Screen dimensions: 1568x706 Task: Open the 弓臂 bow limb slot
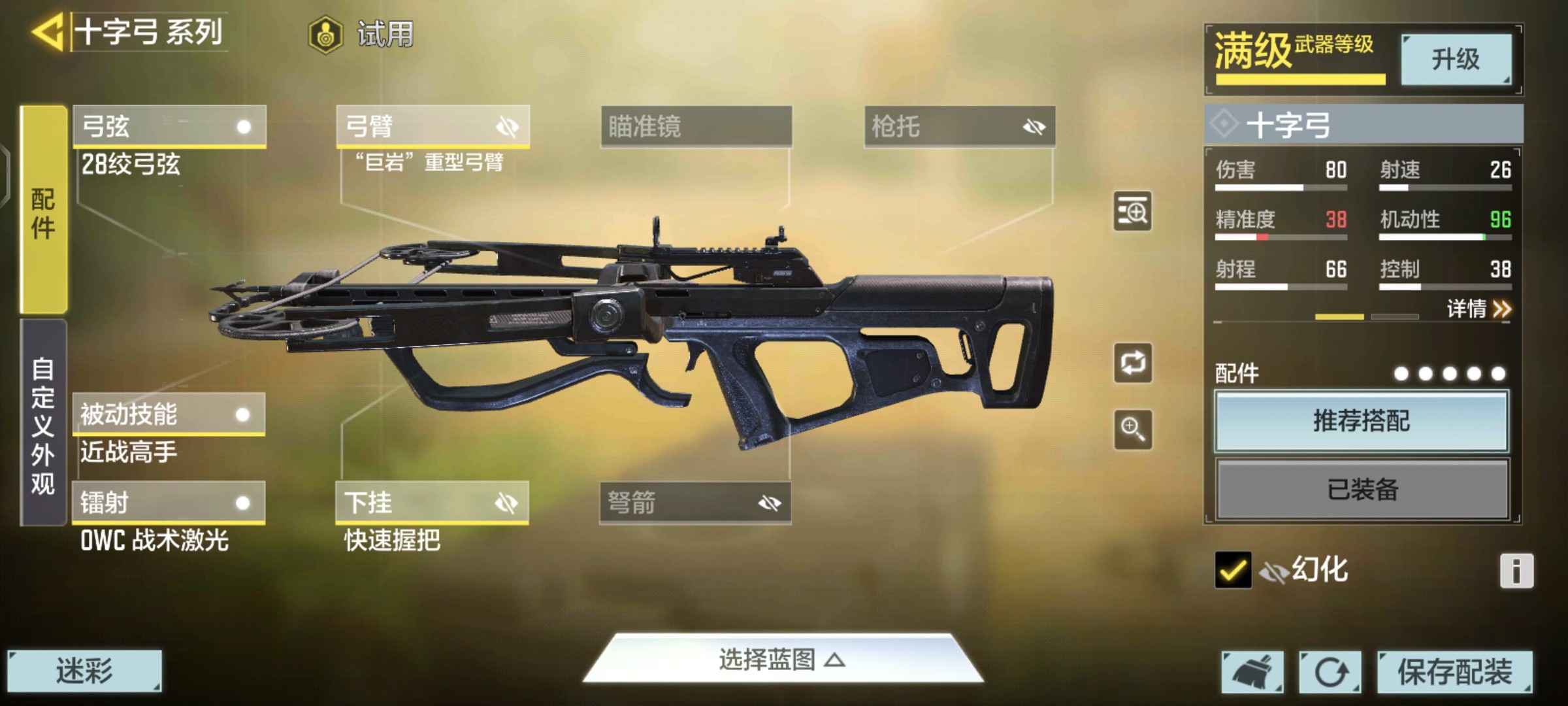point(433,126)
